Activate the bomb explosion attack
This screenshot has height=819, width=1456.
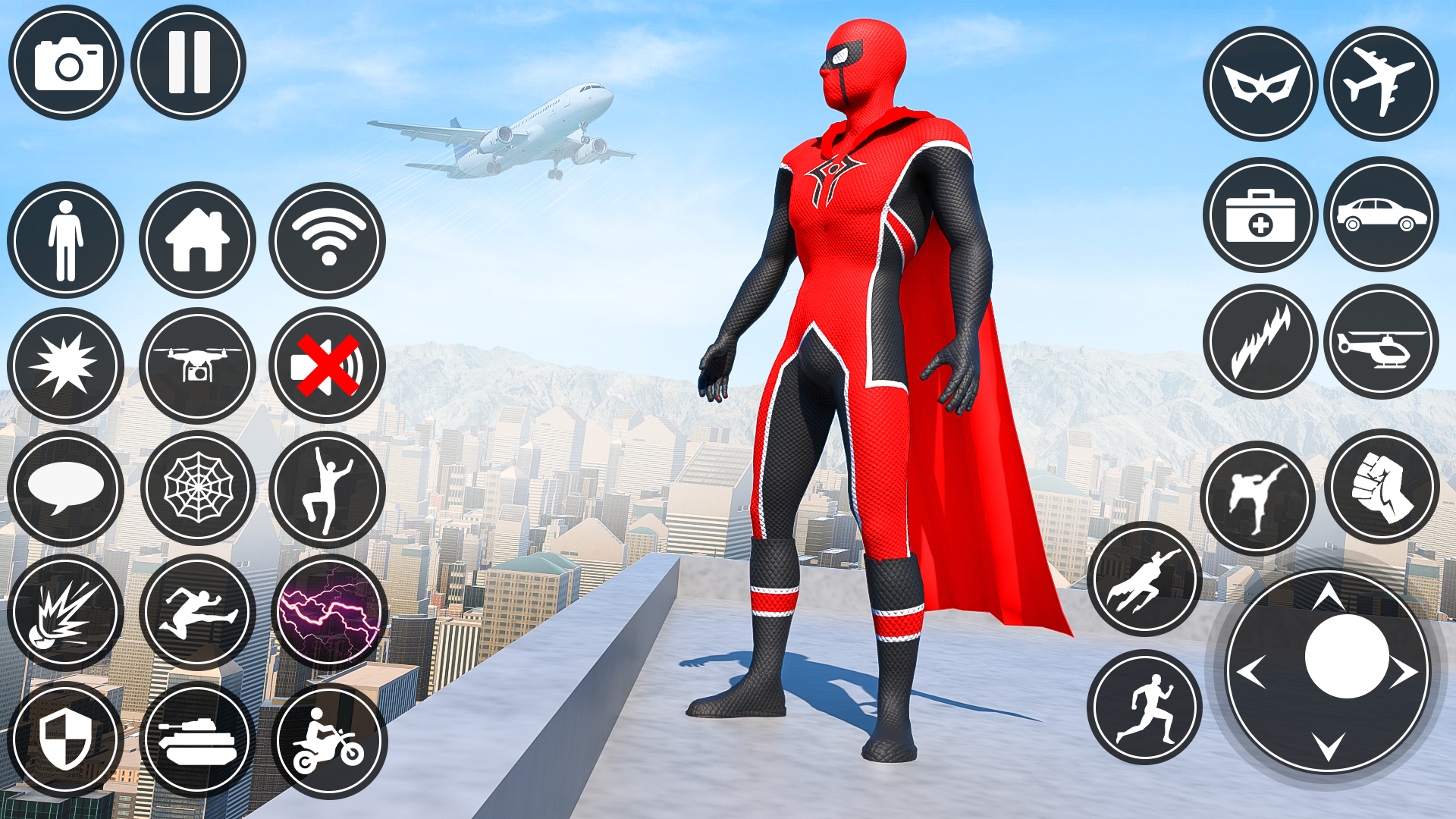click(x=67, y=610)
